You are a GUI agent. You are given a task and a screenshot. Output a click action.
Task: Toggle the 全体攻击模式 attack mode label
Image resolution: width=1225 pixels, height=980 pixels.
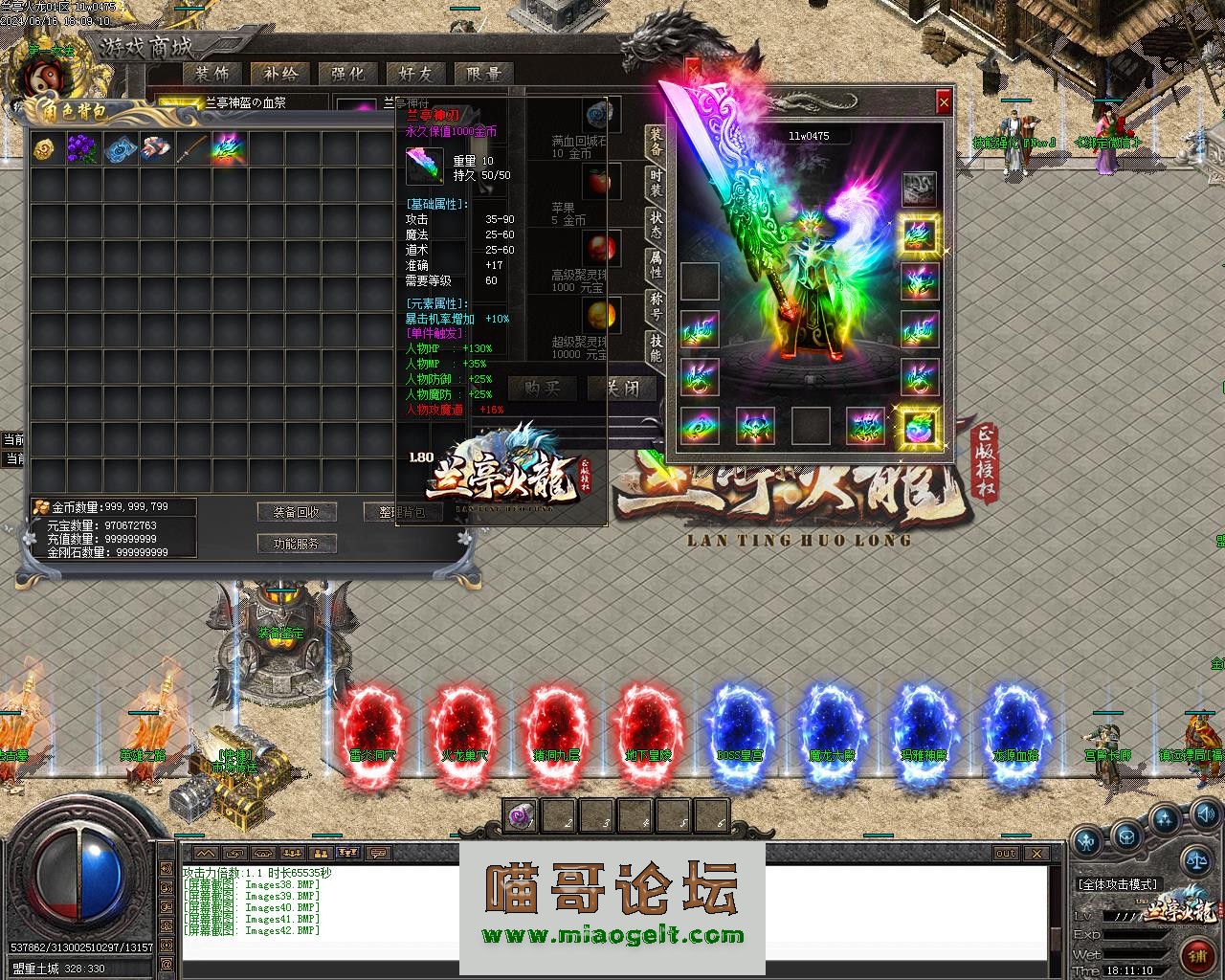click(1118, 884)
